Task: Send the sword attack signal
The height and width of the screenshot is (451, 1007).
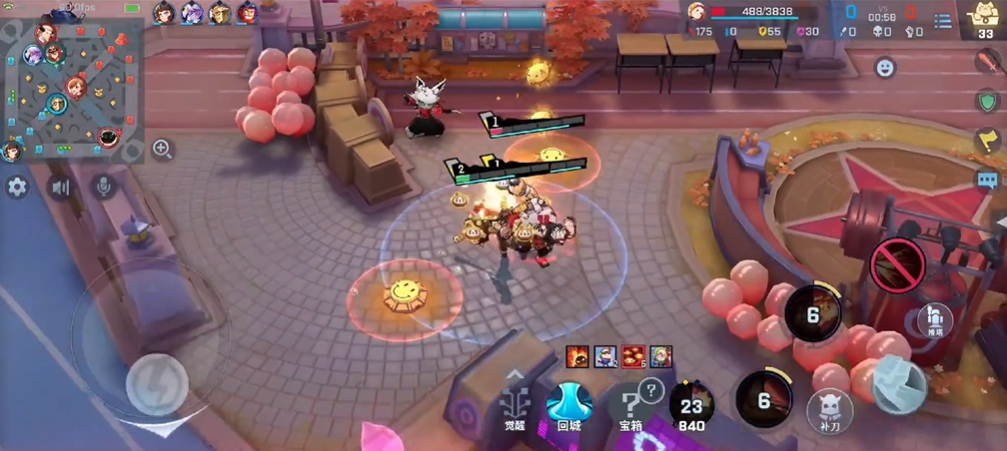Action: [988, 62]
